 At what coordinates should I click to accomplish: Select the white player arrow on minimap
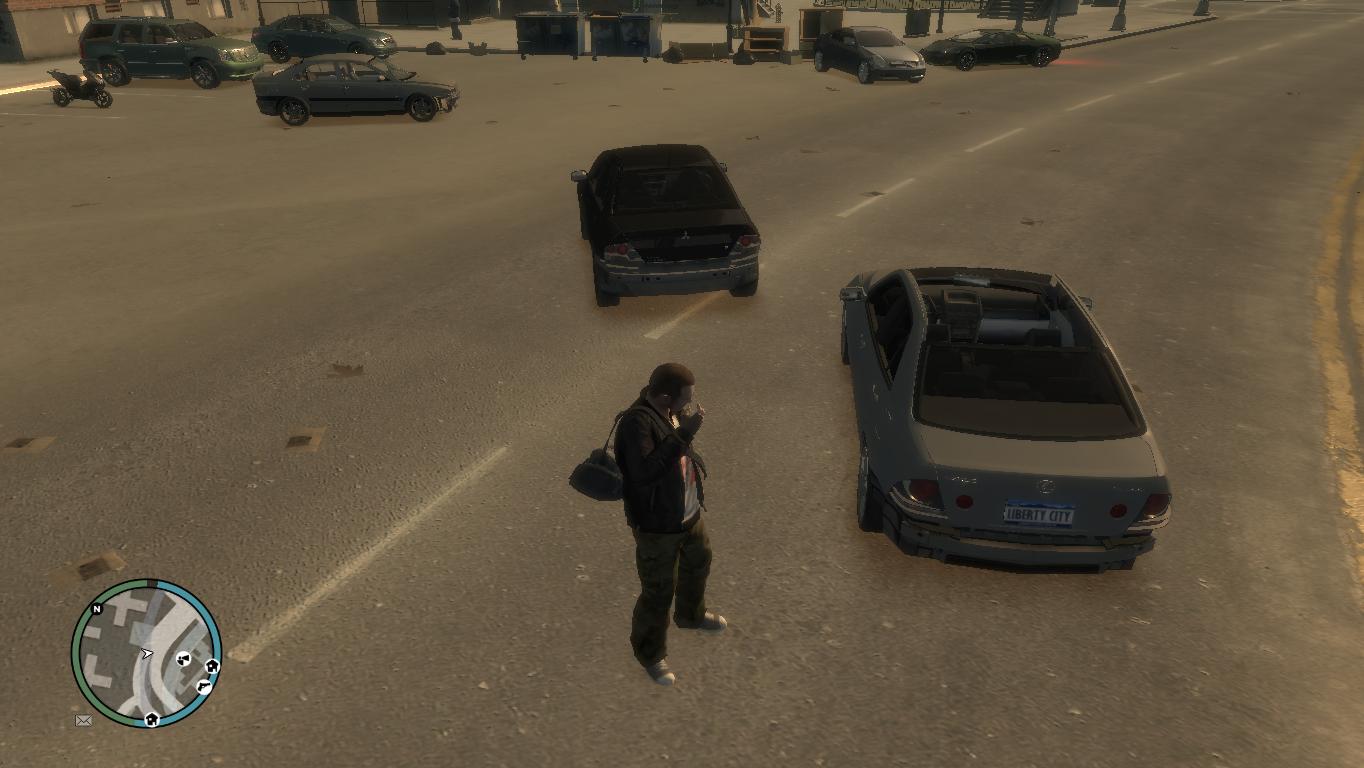pos(148,654)
